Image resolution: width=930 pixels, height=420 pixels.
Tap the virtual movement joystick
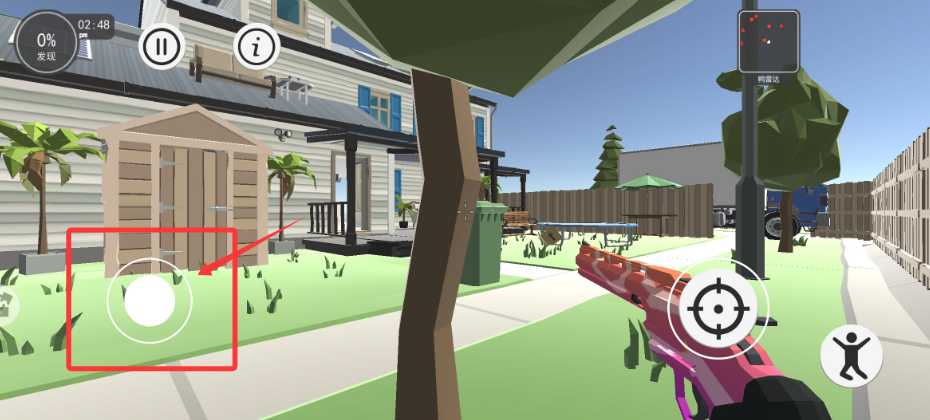coord(150,301)
